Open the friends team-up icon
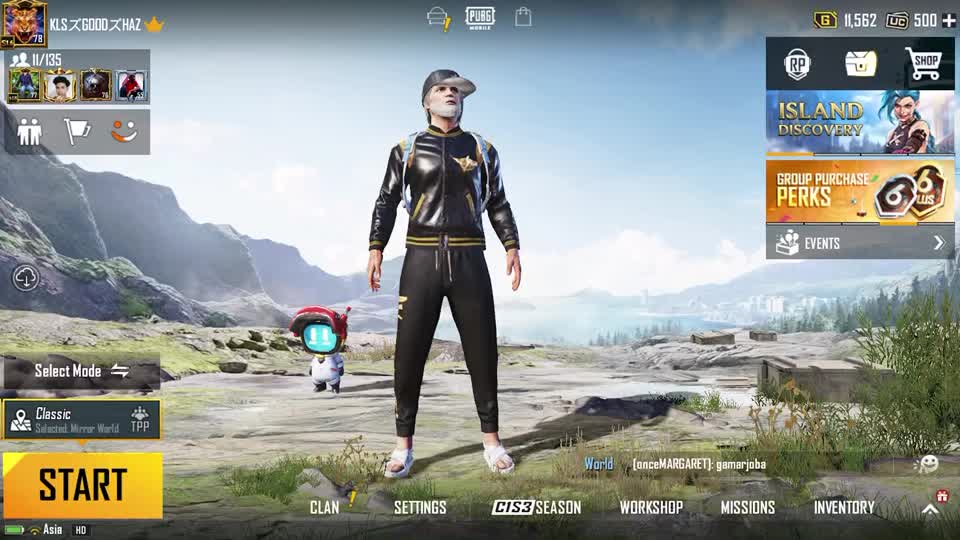The width and height of the screenshot is (960, 540). coord(30,132)
